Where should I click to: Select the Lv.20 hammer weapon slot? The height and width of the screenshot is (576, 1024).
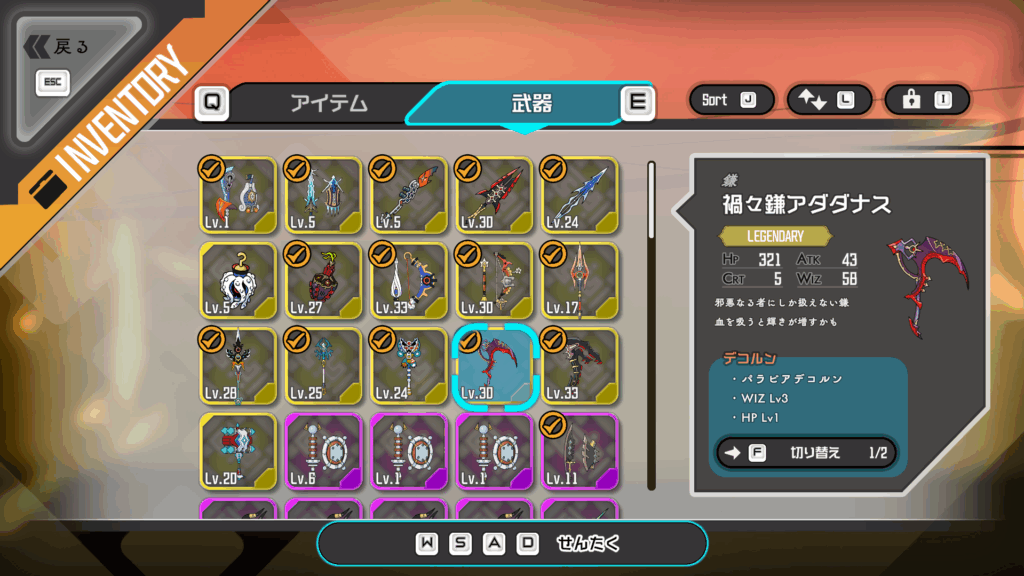[238, 451]
